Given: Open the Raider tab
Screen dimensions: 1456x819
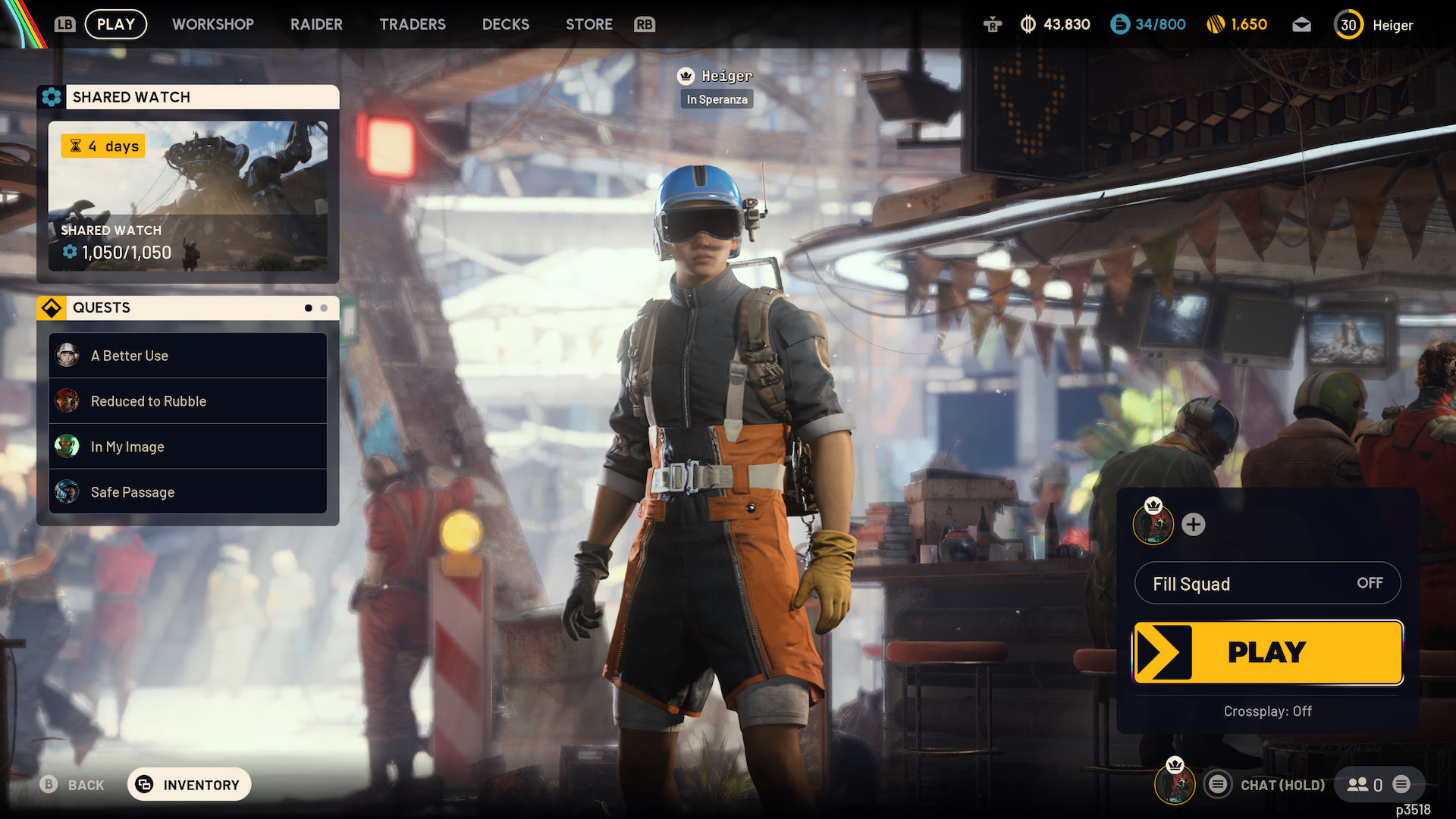Looking at the screenshot, I should [316, 24].
